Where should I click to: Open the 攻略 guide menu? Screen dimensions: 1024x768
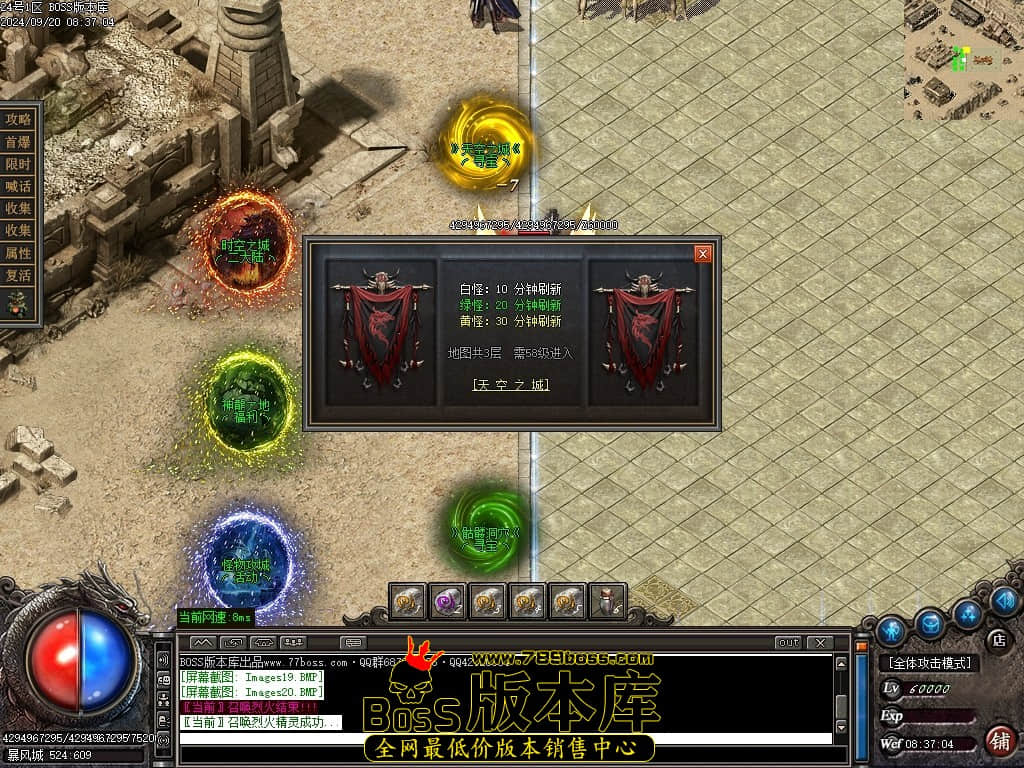point(19,119)
